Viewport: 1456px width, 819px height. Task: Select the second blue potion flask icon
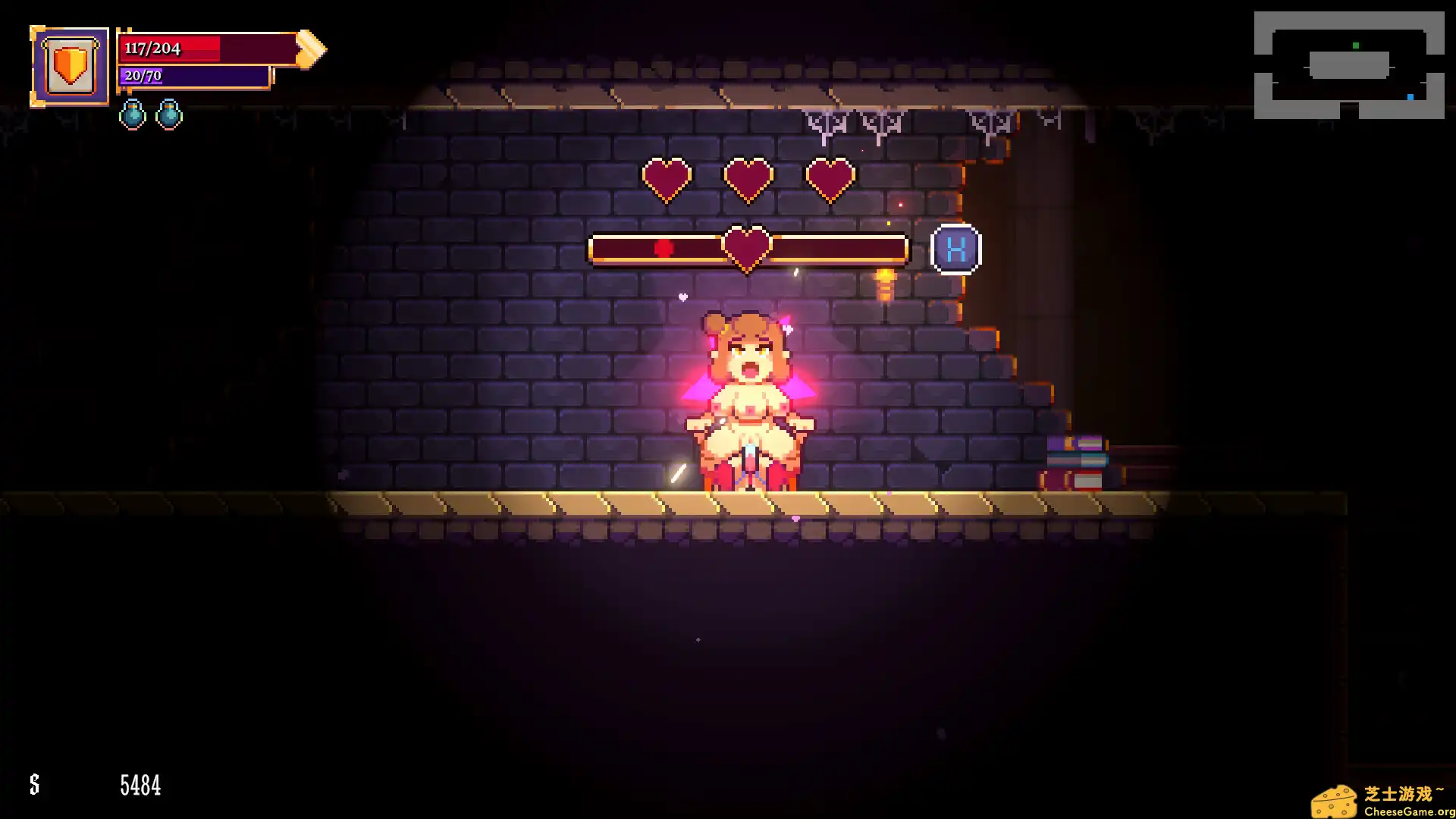tap(170, 115)
